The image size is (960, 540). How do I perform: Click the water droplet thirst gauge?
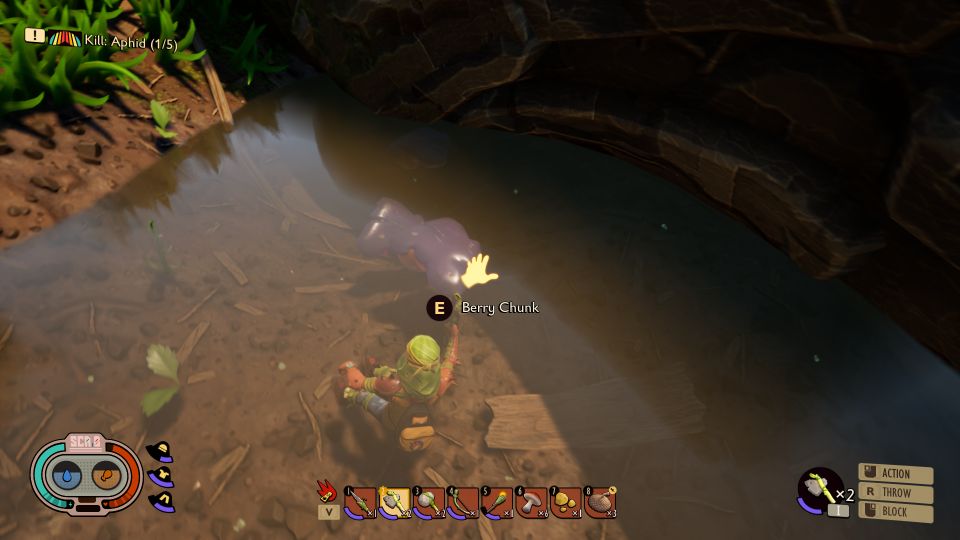tap(66, 478)
